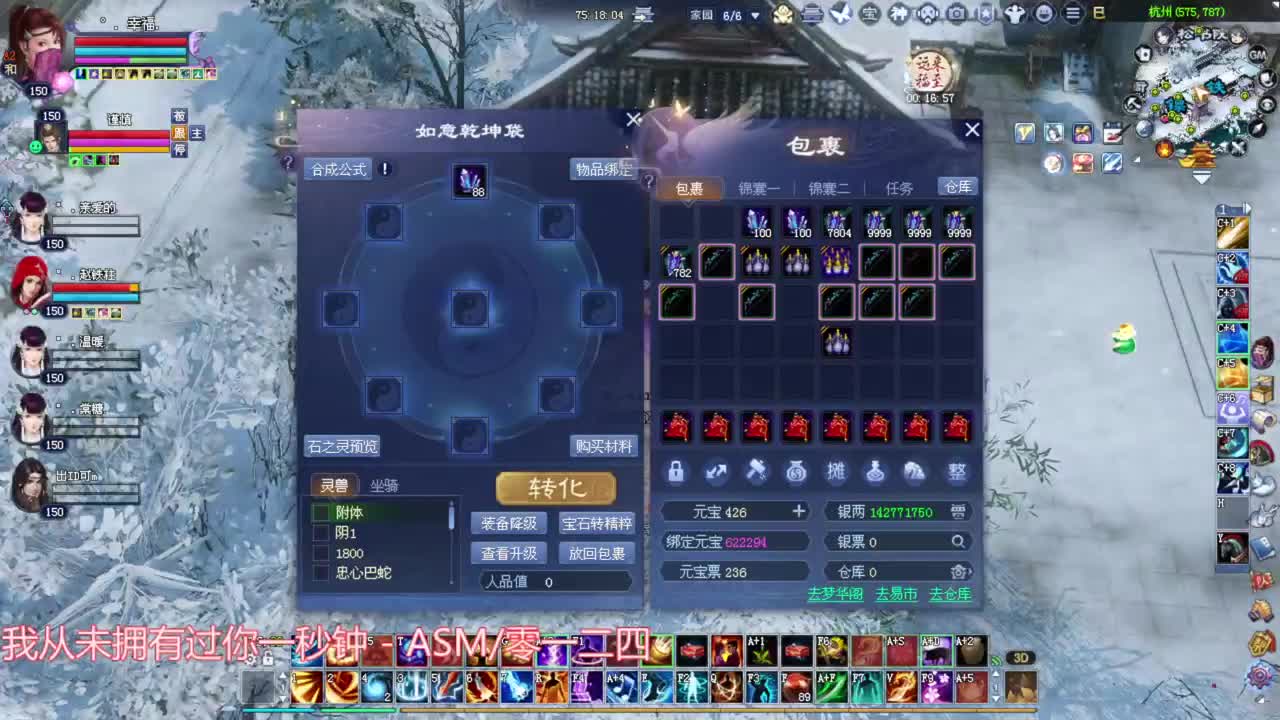
Task: Check the 附体 checkbox
Action: [321, 513]
